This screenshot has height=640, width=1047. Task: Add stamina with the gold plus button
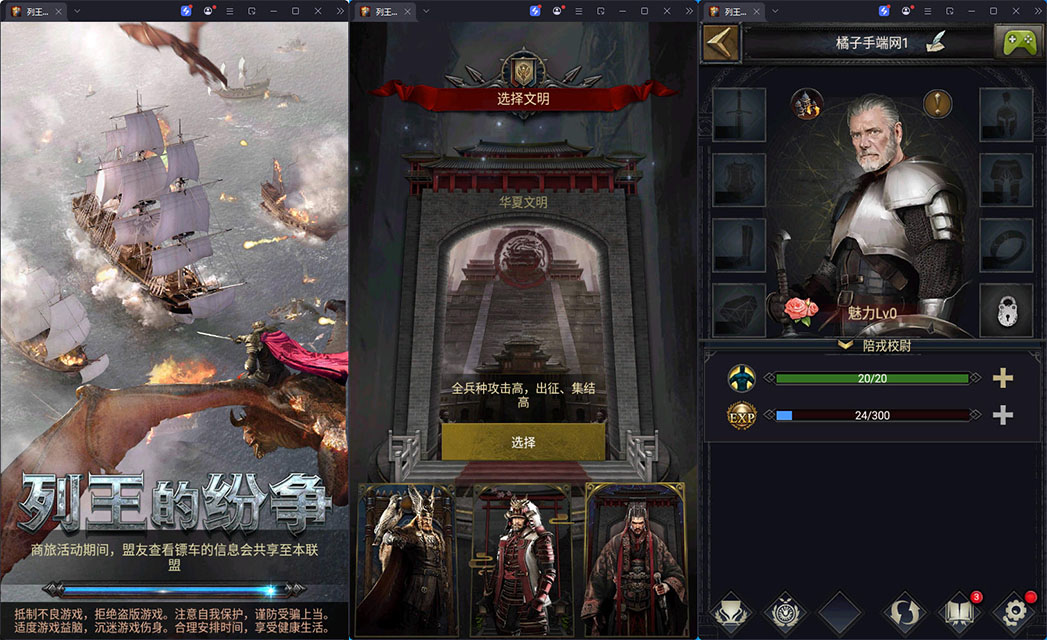point(1002,378)
